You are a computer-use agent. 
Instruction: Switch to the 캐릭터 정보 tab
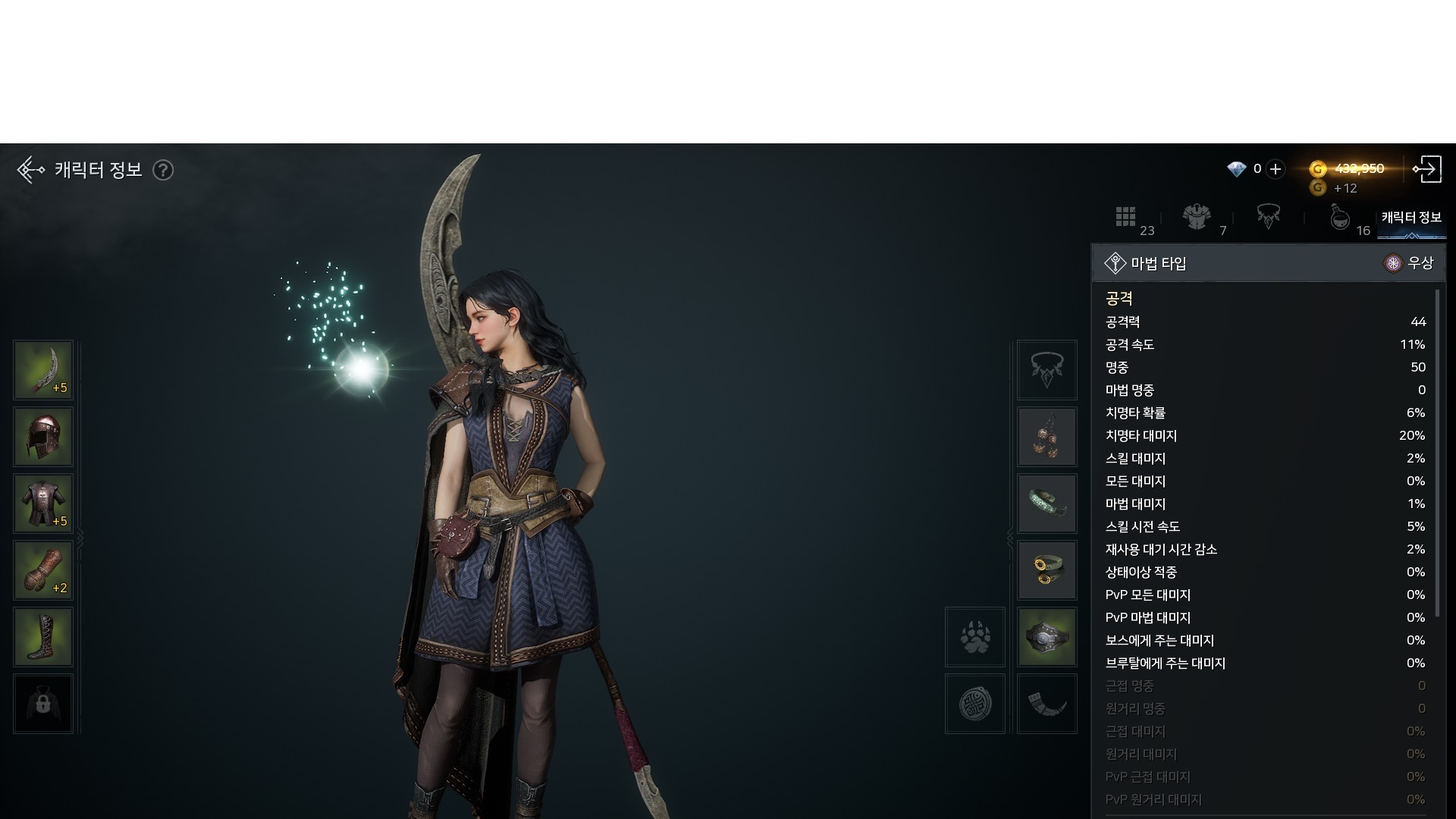point(1411,218)
